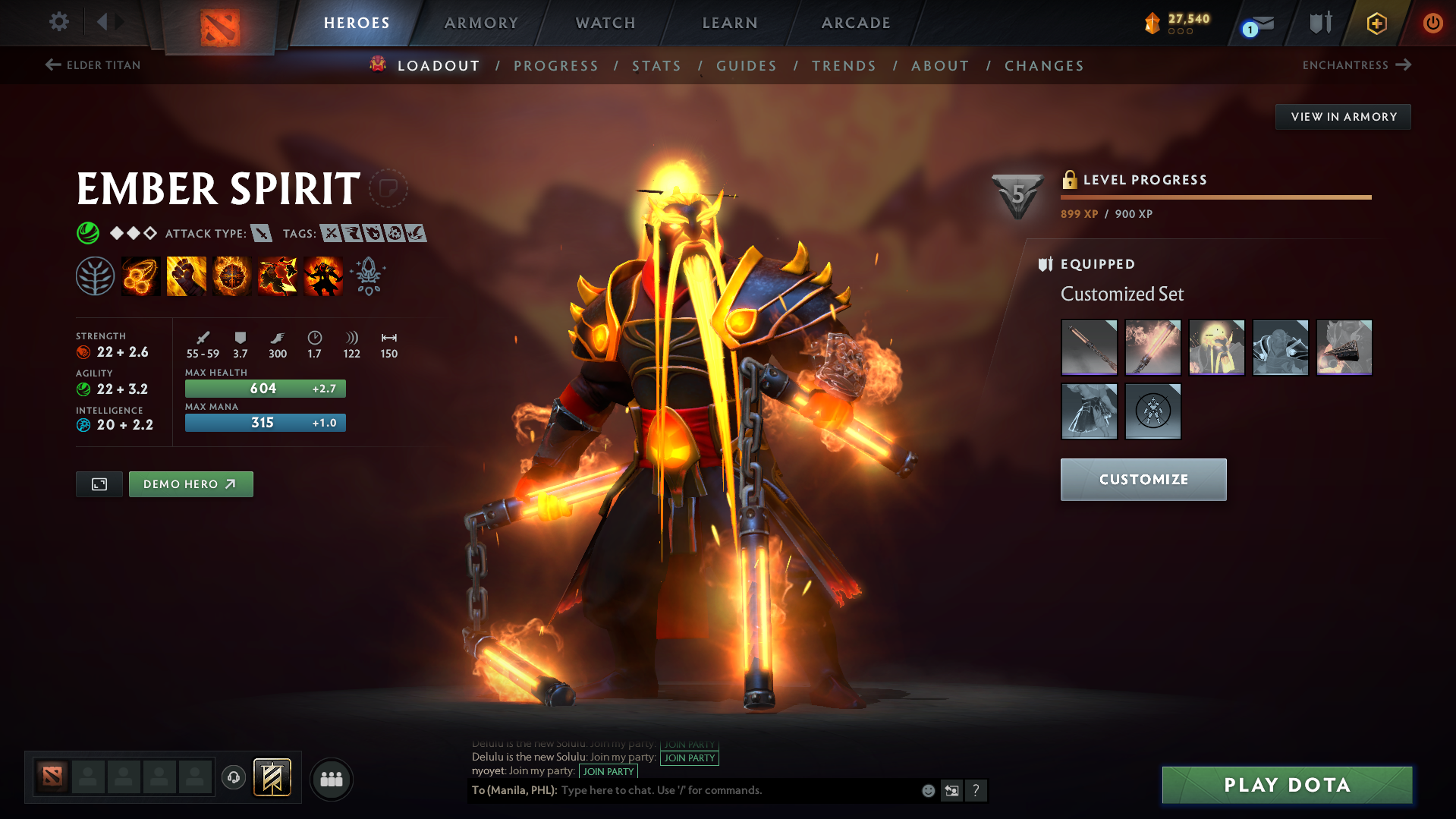
Task: Click the Level Progress XP bar
Action: (x=1214, y=197)
